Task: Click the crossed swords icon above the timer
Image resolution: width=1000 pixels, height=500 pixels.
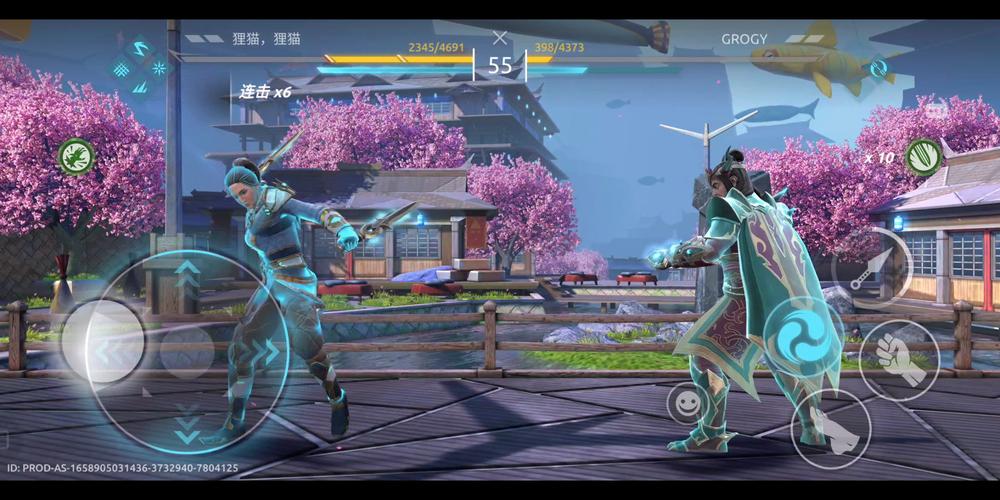Action: tap(500, 38)
